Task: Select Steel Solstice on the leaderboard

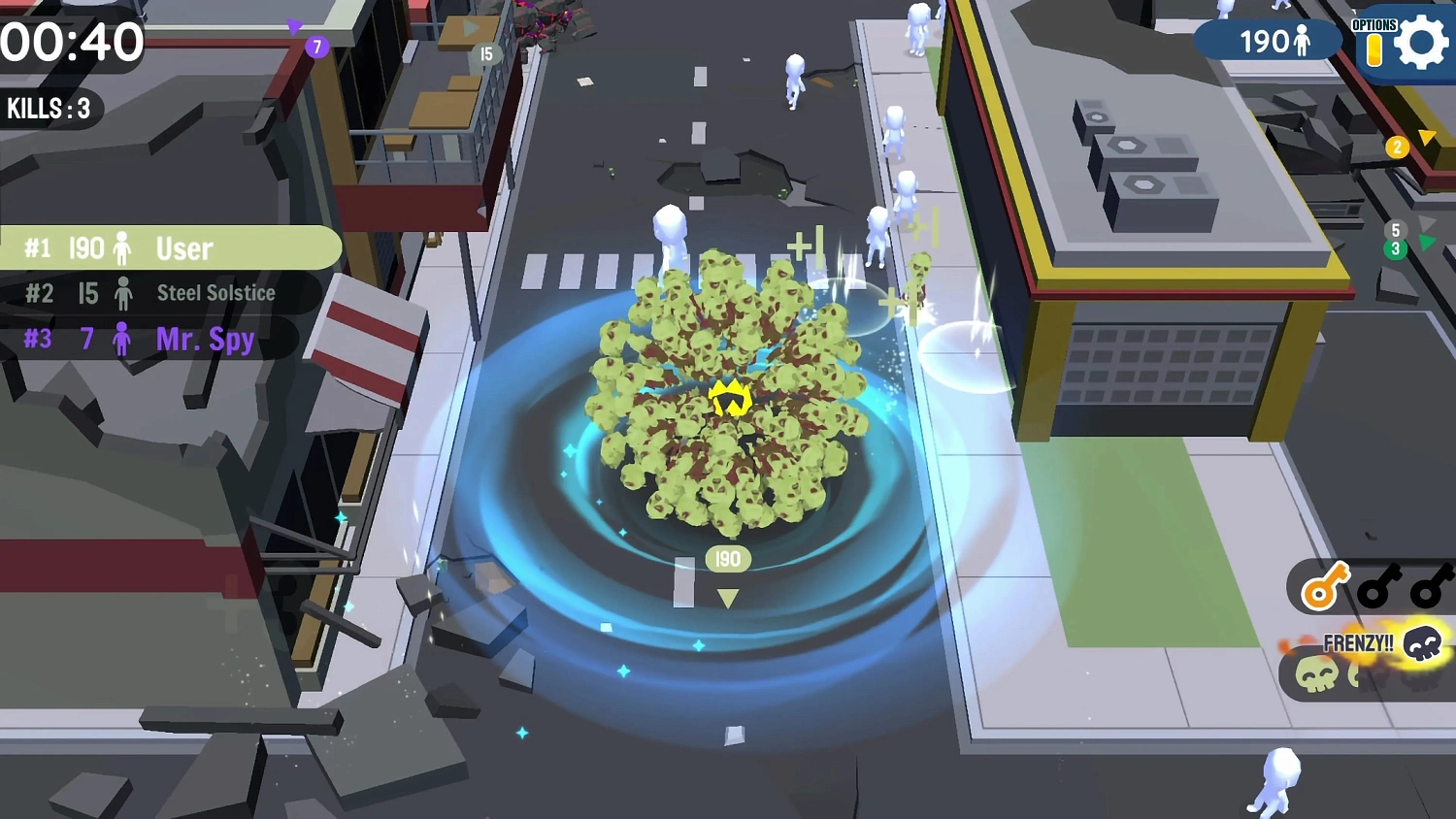Action: click(215, 293)
